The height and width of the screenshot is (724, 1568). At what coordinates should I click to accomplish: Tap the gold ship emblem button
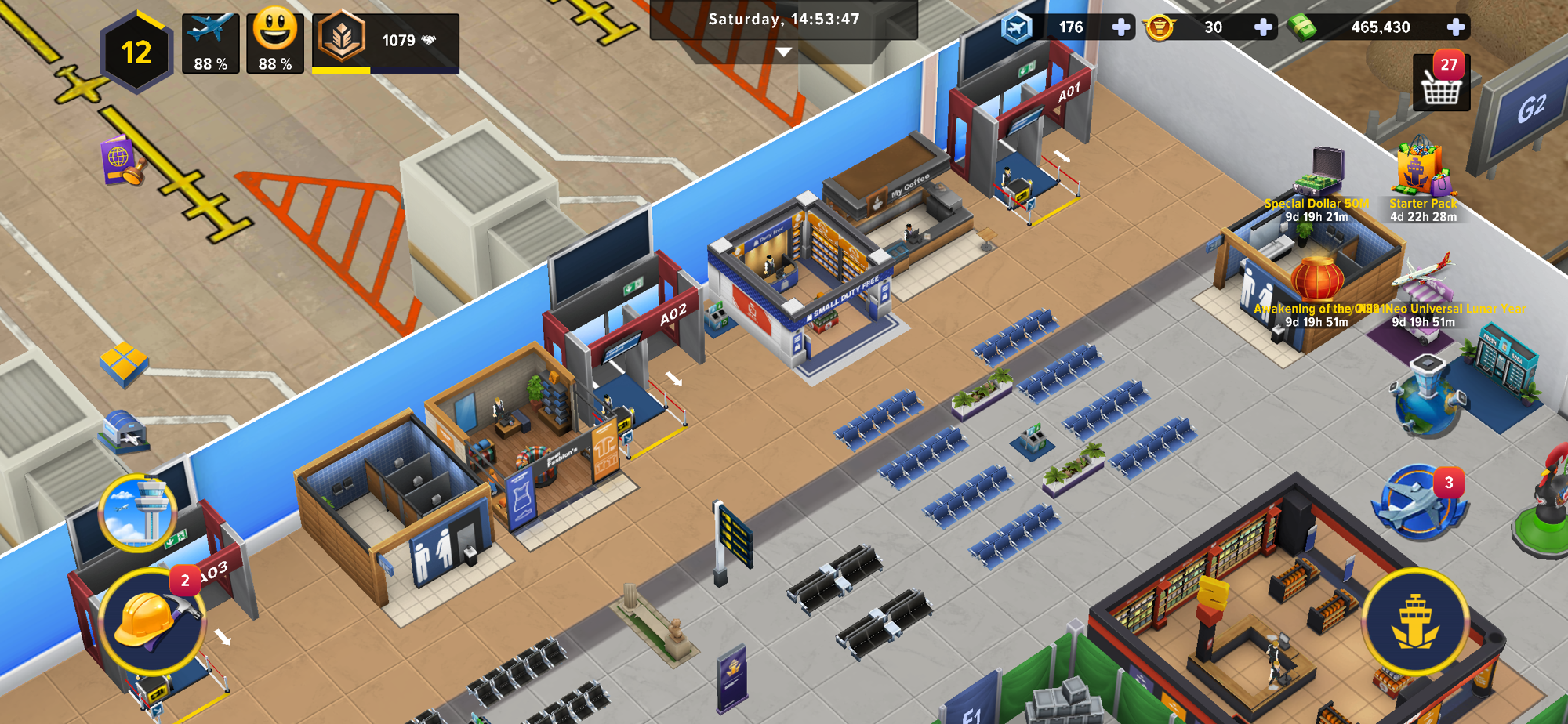coord(1414,622)
